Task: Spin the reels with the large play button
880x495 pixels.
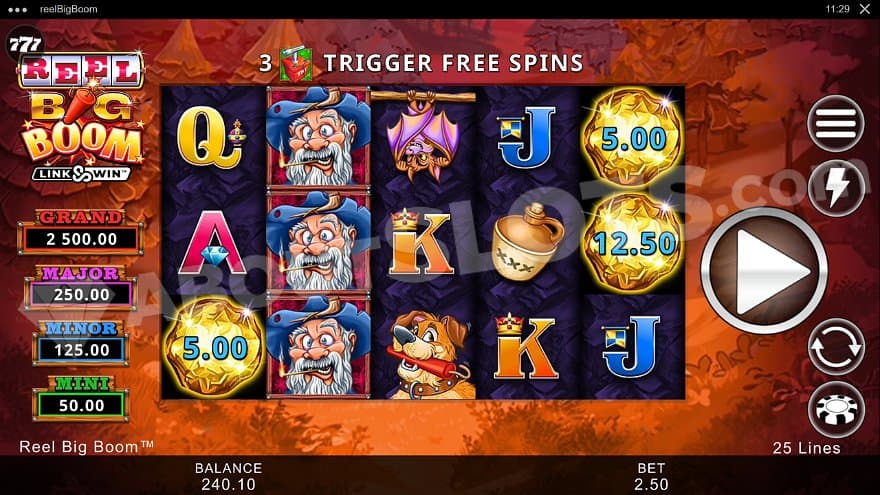Action: pos(764,268)
